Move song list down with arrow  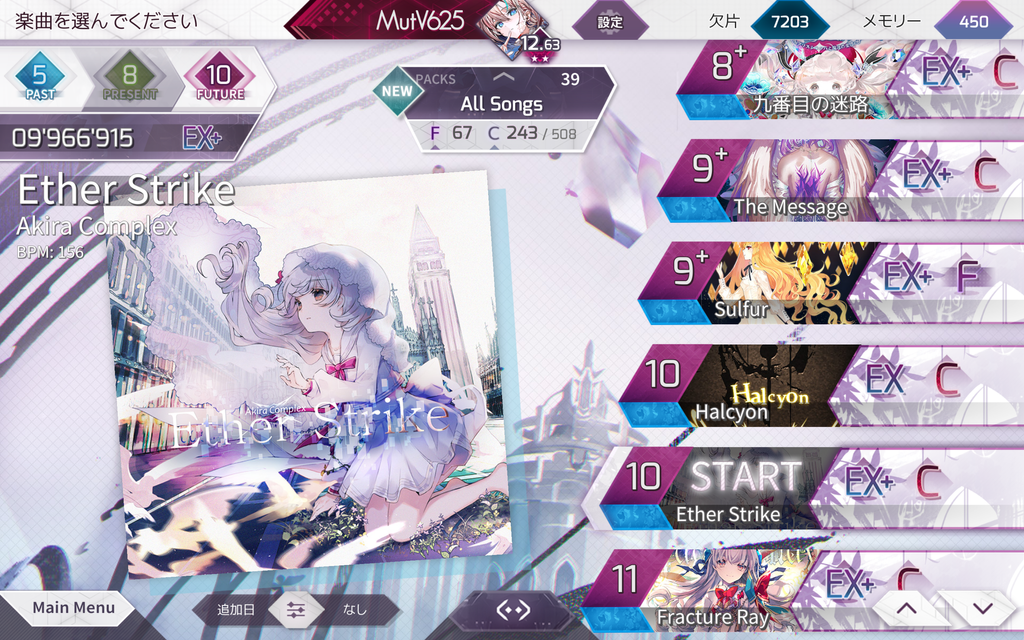click(x=982, y=608)
